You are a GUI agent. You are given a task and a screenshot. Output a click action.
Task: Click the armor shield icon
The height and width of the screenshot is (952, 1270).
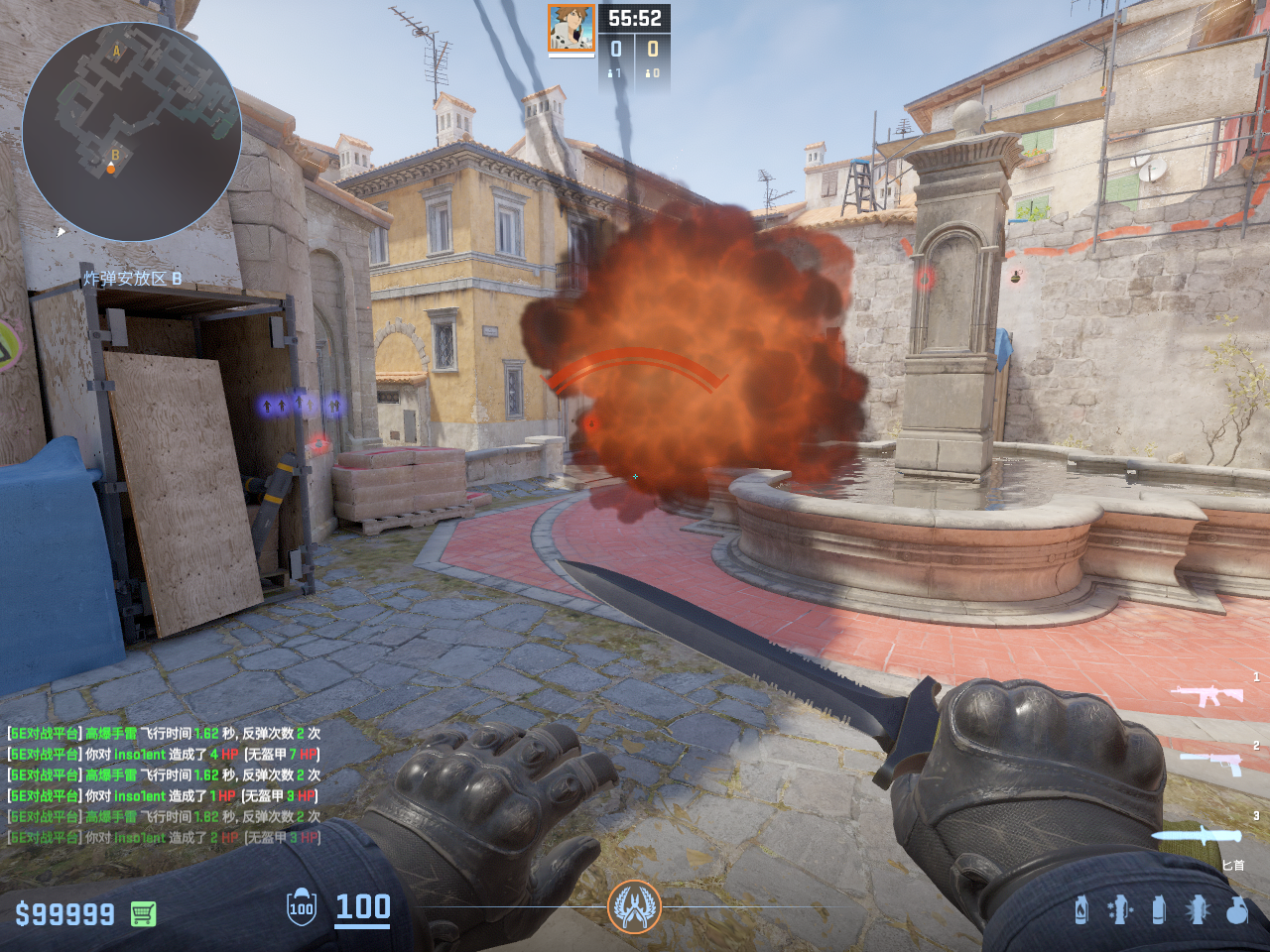point(302,907)
